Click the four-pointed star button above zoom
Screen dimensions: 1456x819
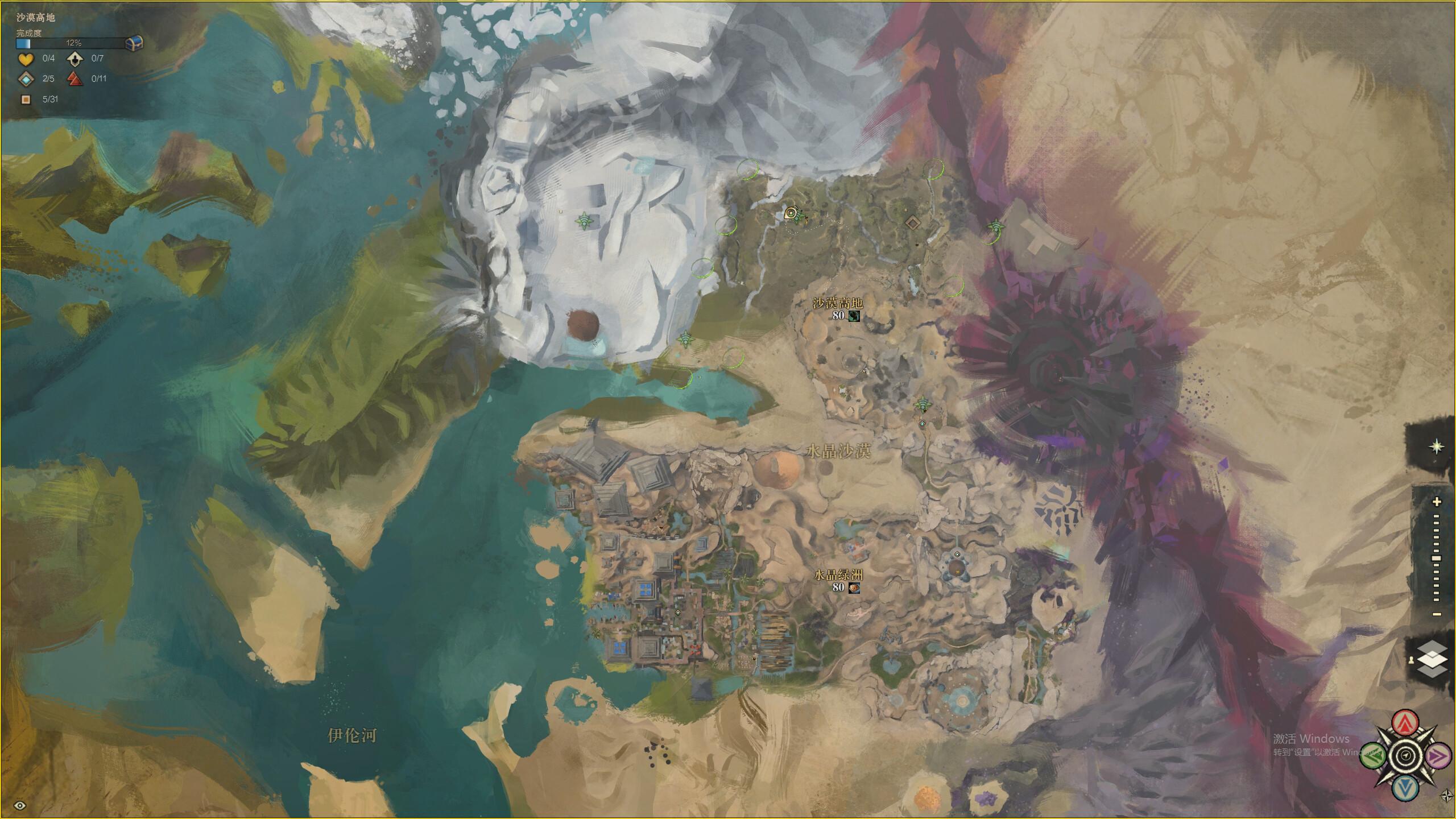coord(1437,446)
